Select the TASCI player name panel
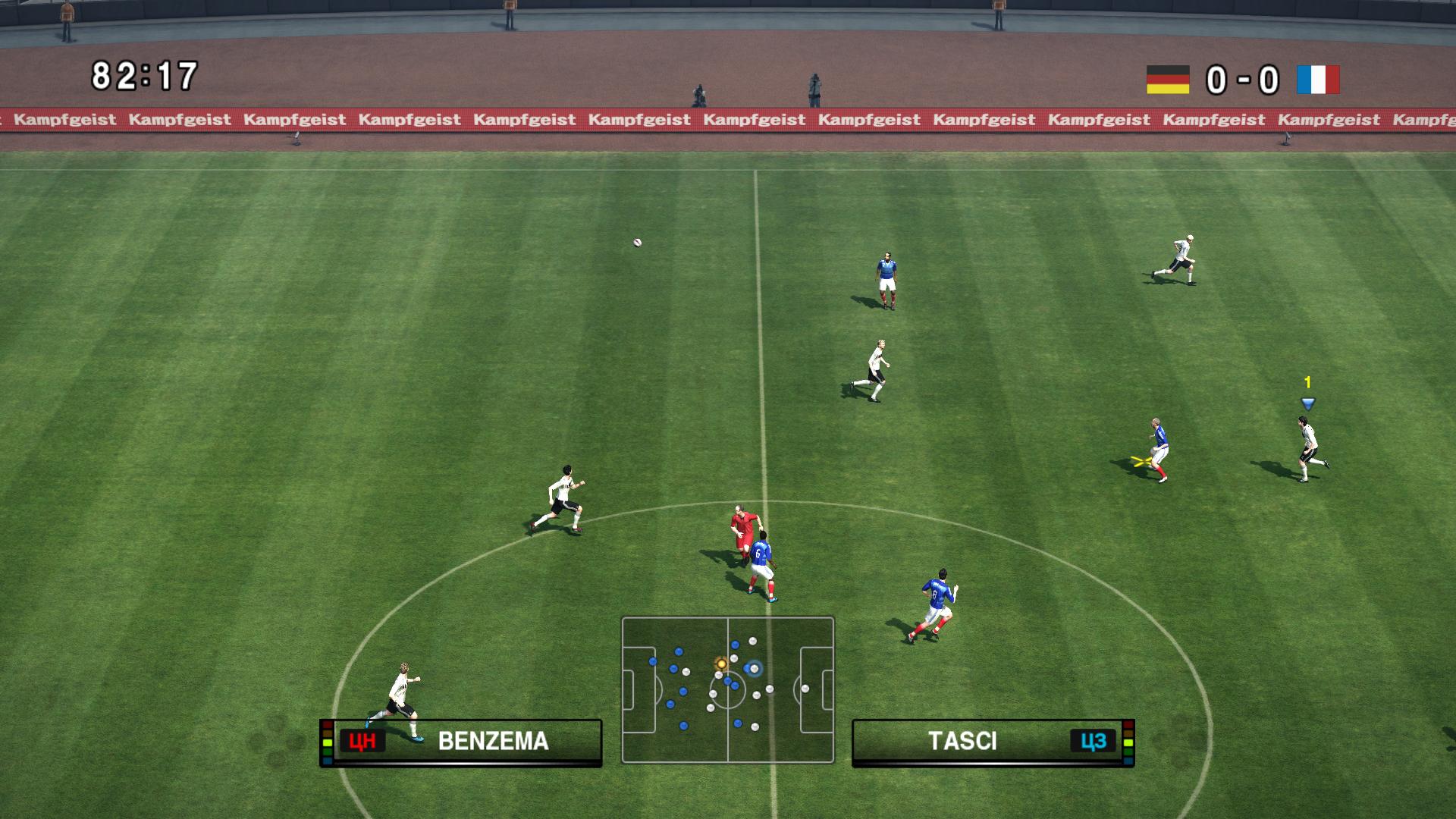This screenshot has height=819, width=1456. click(993, 742)
